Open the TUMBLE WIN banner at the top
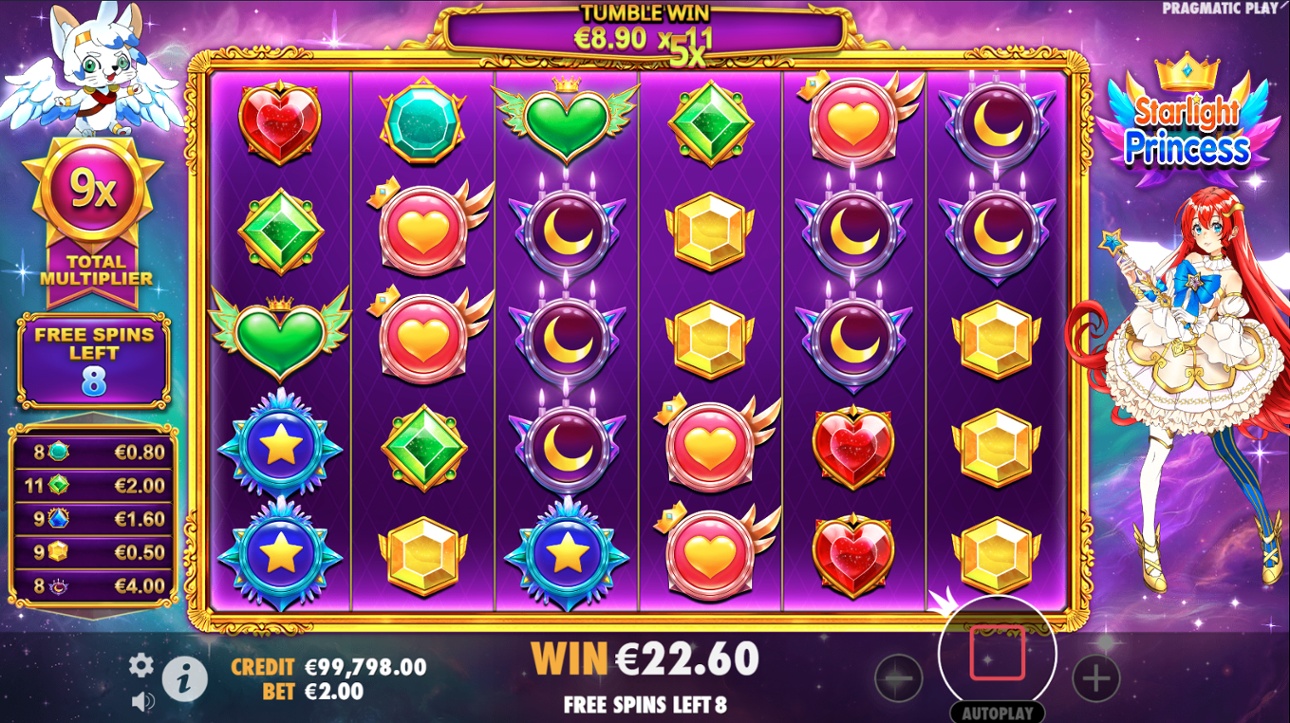The width and height of the screenshot is (1290, 723). point(645,25)
